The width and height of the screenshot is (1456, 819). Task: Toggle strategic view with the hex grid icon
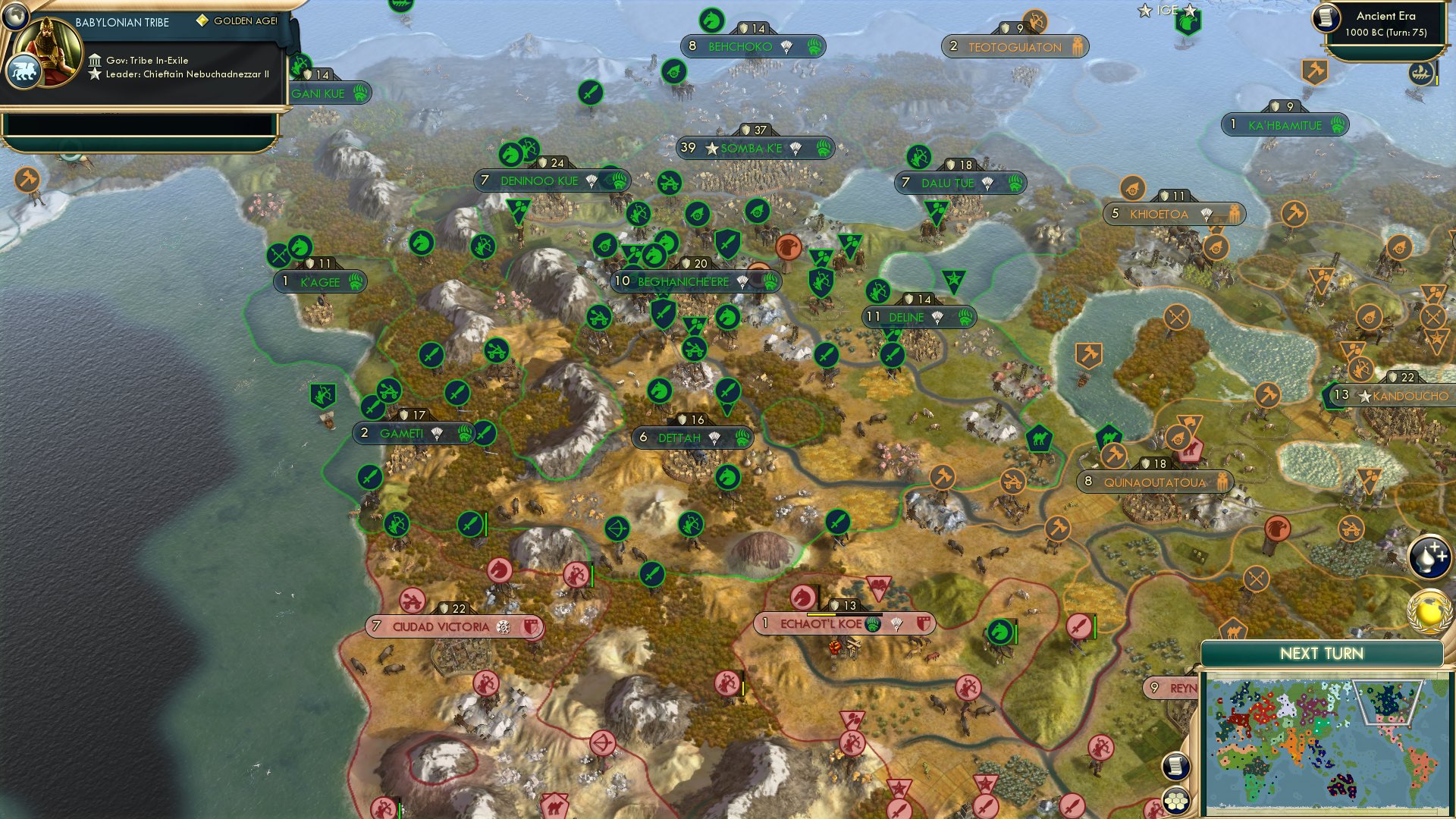click(x=1175, y=800)
